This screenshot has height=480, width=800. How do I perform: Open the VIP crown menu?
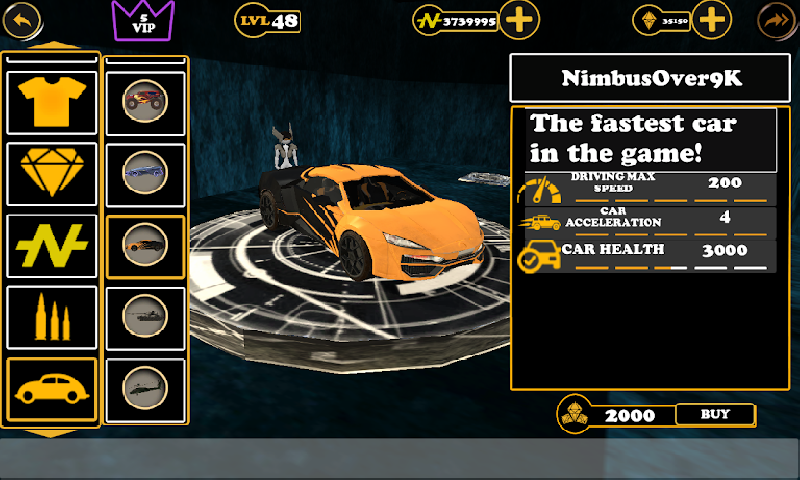click(x=143, y=20)
